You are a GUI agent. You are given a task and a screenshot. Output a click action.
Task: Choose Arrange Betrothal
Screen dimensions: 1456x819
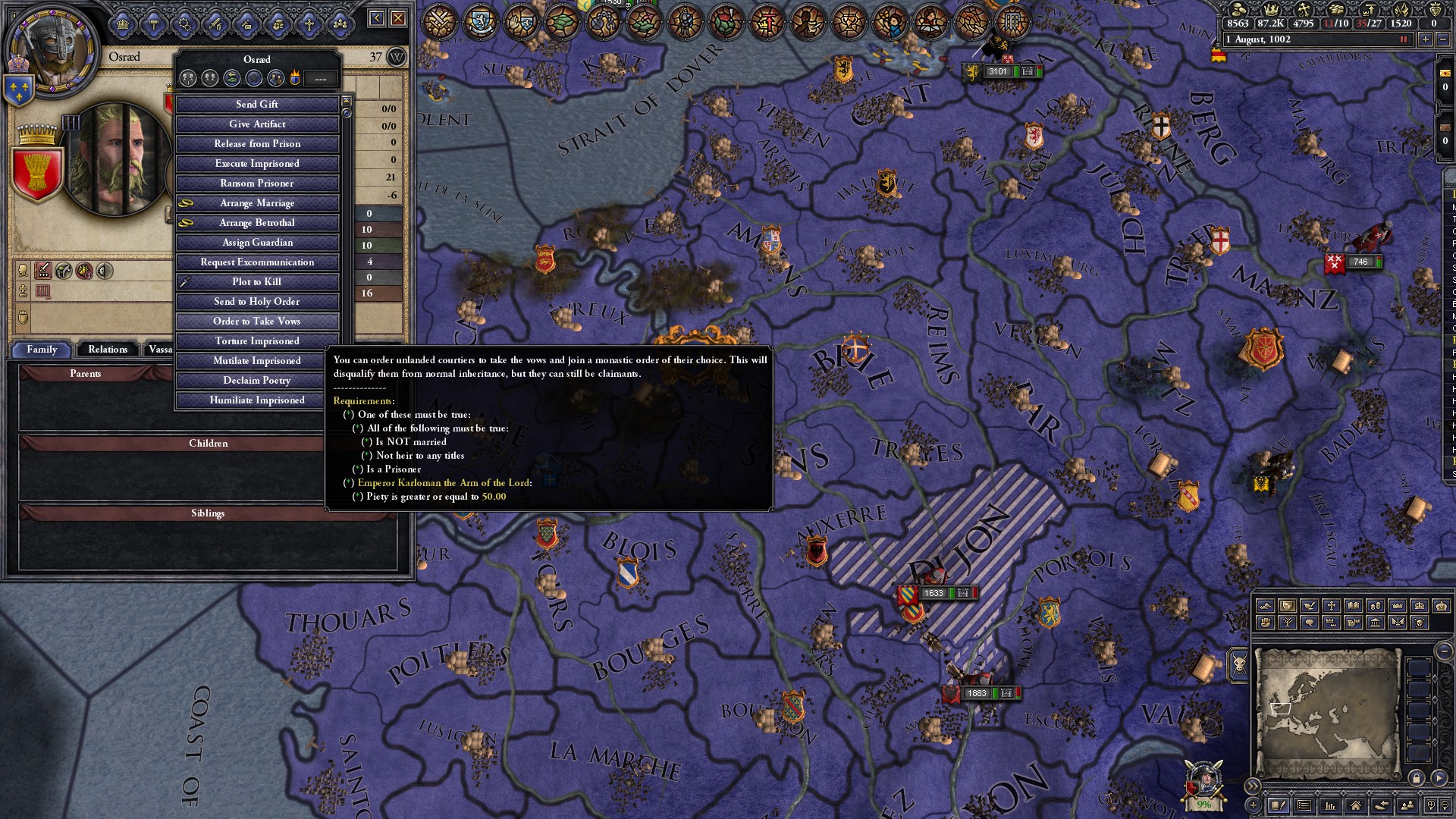(257, 223)
